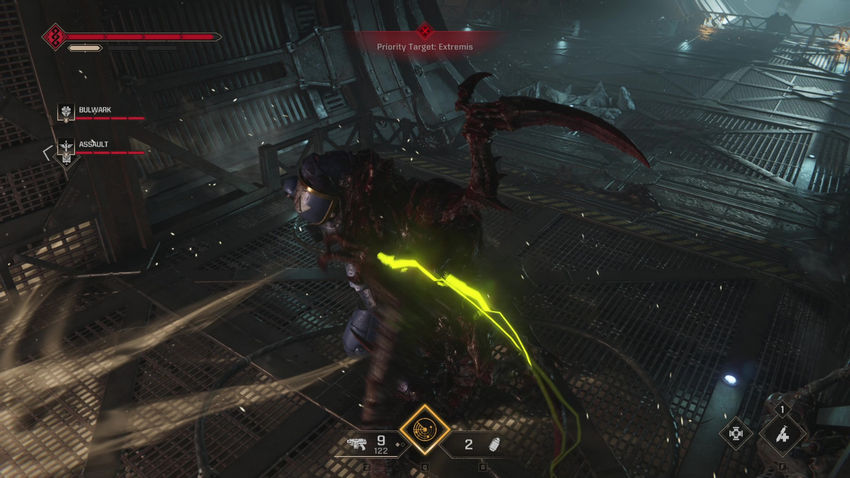
Task: Select the jump pack equipment icon
Action: pyautogui.click(x=782, y=434)
